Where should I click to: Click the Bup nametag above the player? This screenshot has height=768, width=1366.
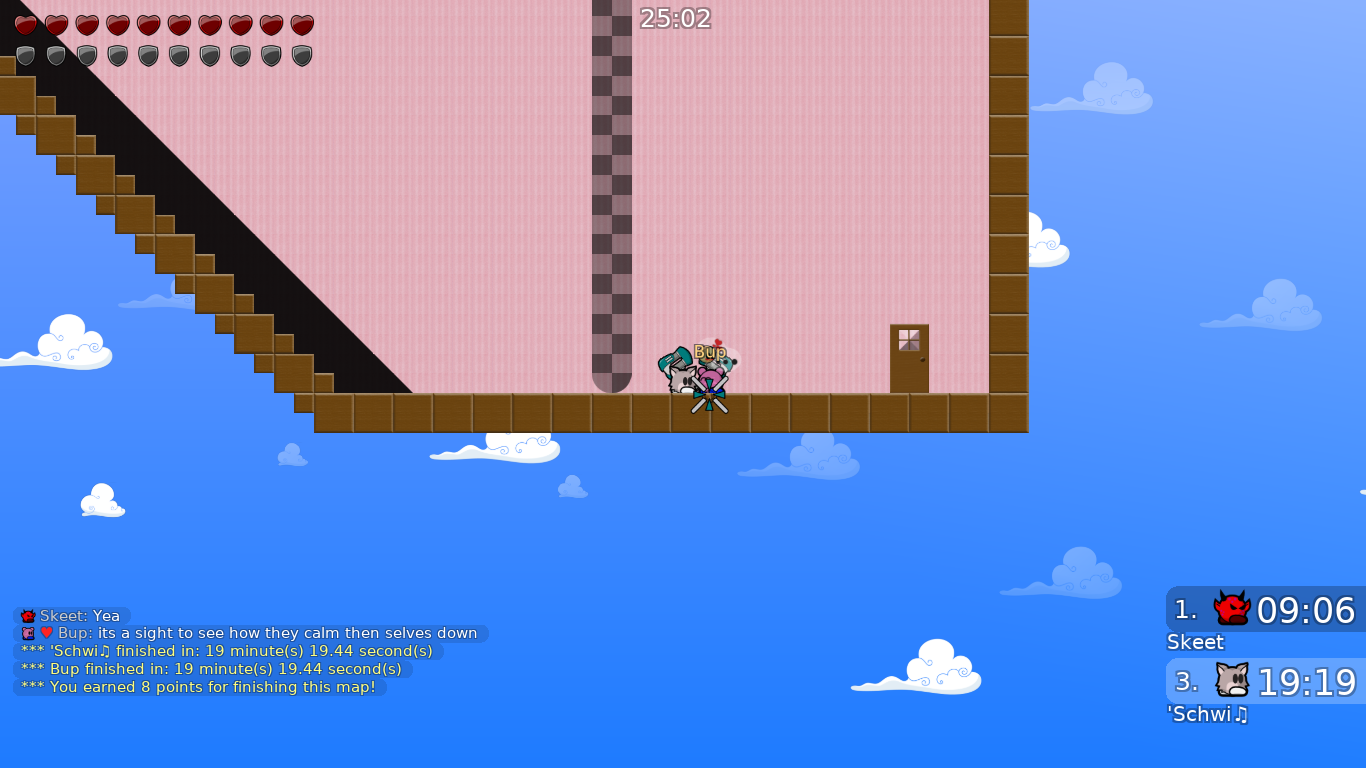pyautogui.click(x=709, y=352)
